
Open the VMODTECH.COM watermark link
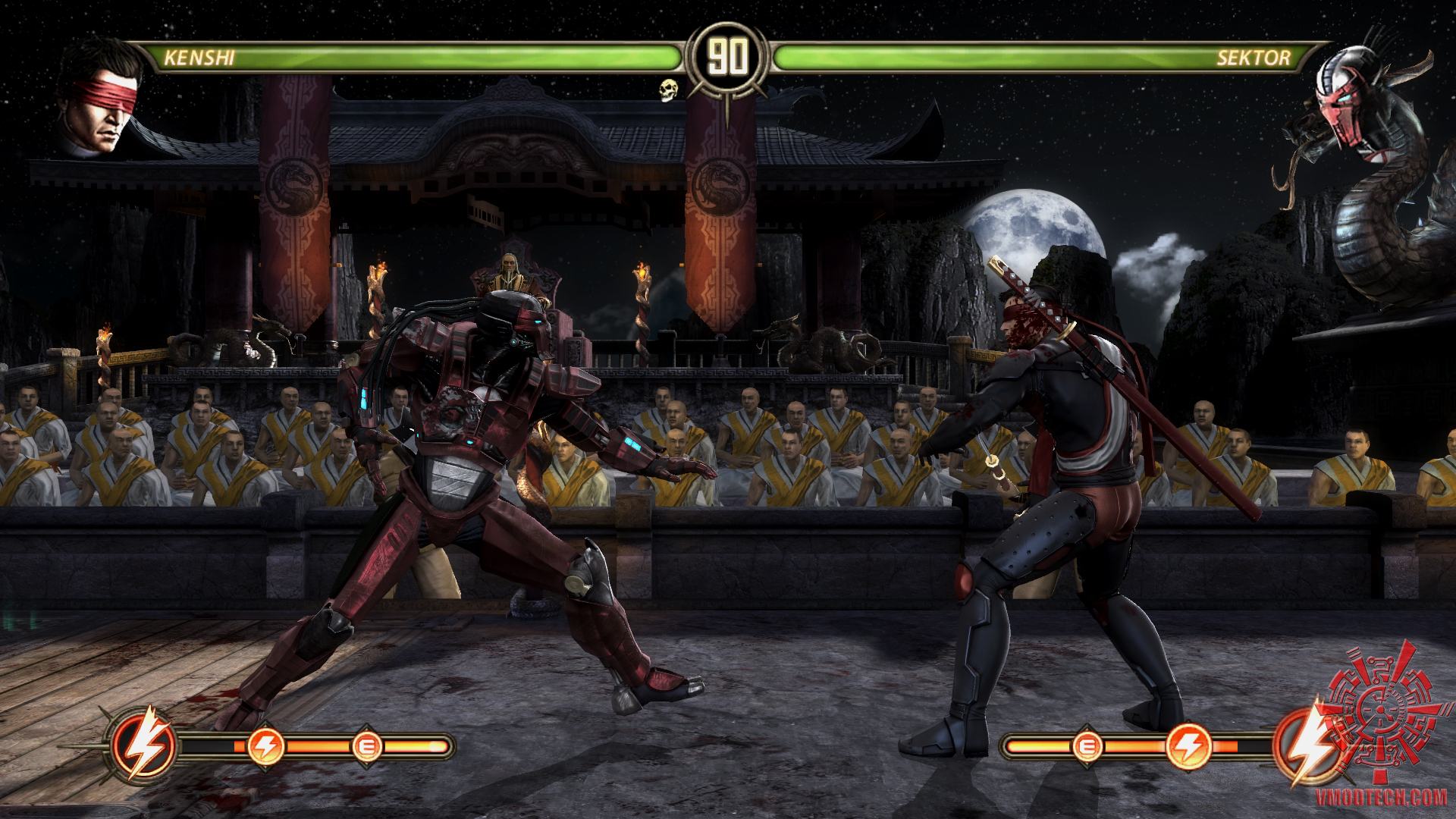point(1380,796)
